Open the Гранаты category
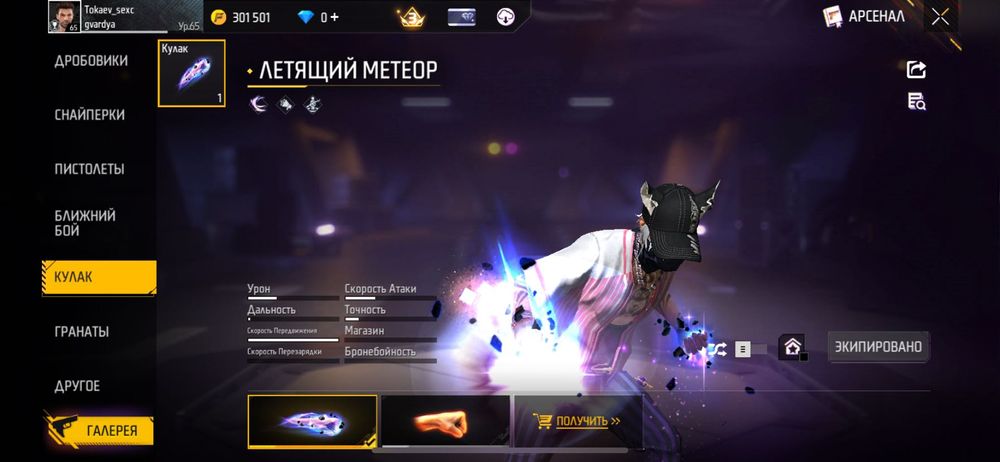Viewport: 1000px width, 462px height. pyautogui.click(x=82, y=331)
